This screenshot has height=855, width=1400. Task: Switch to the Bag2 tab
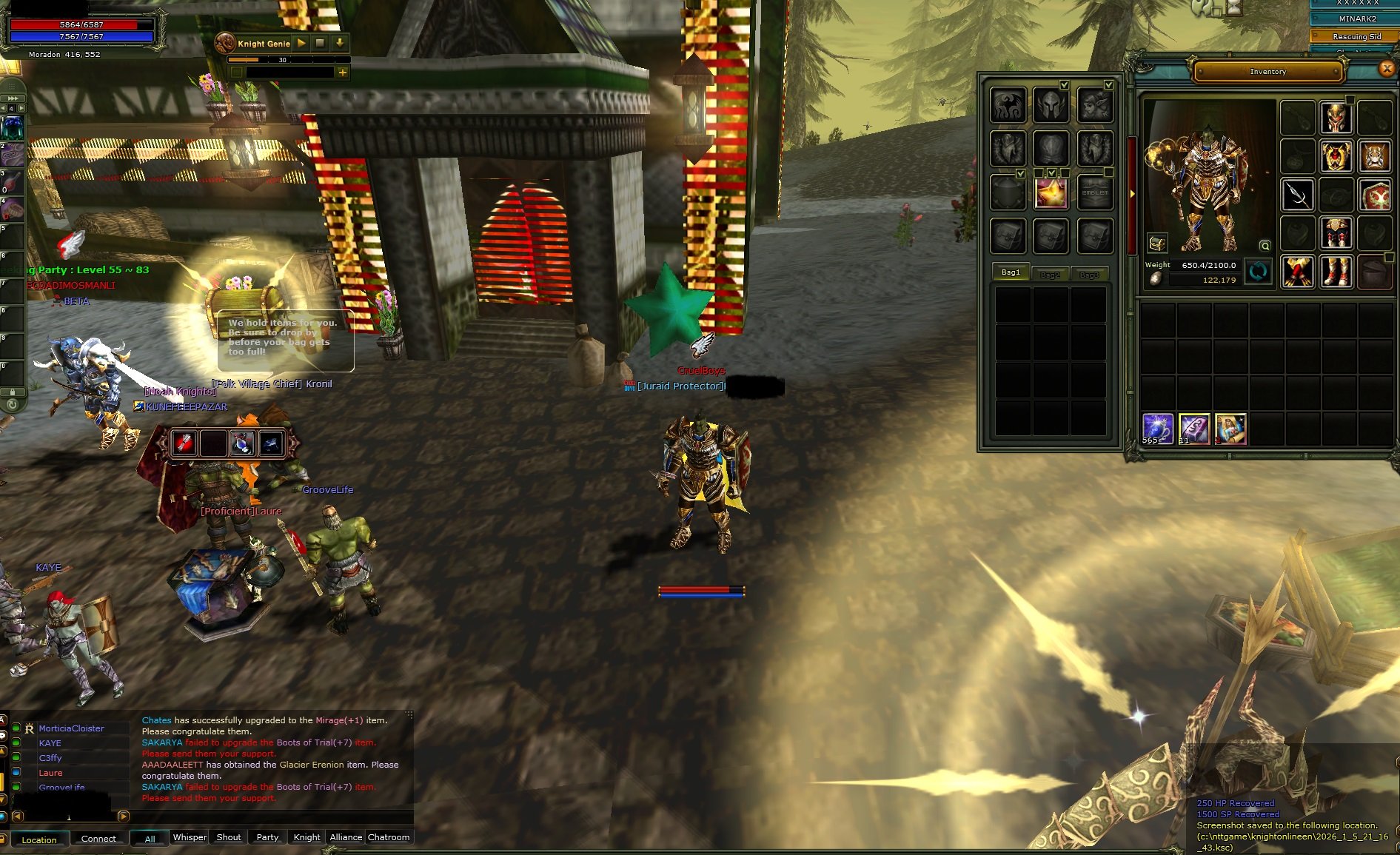coord(1051,274)
